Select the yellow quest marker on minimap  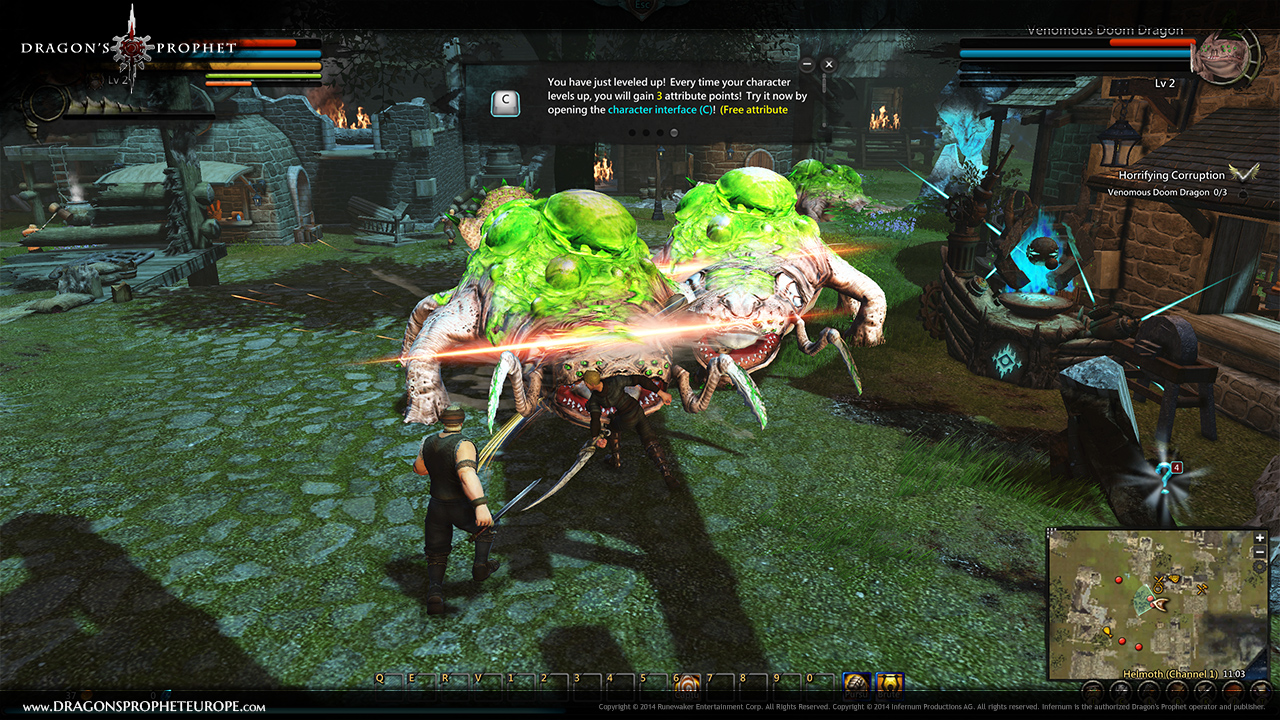1107,632
